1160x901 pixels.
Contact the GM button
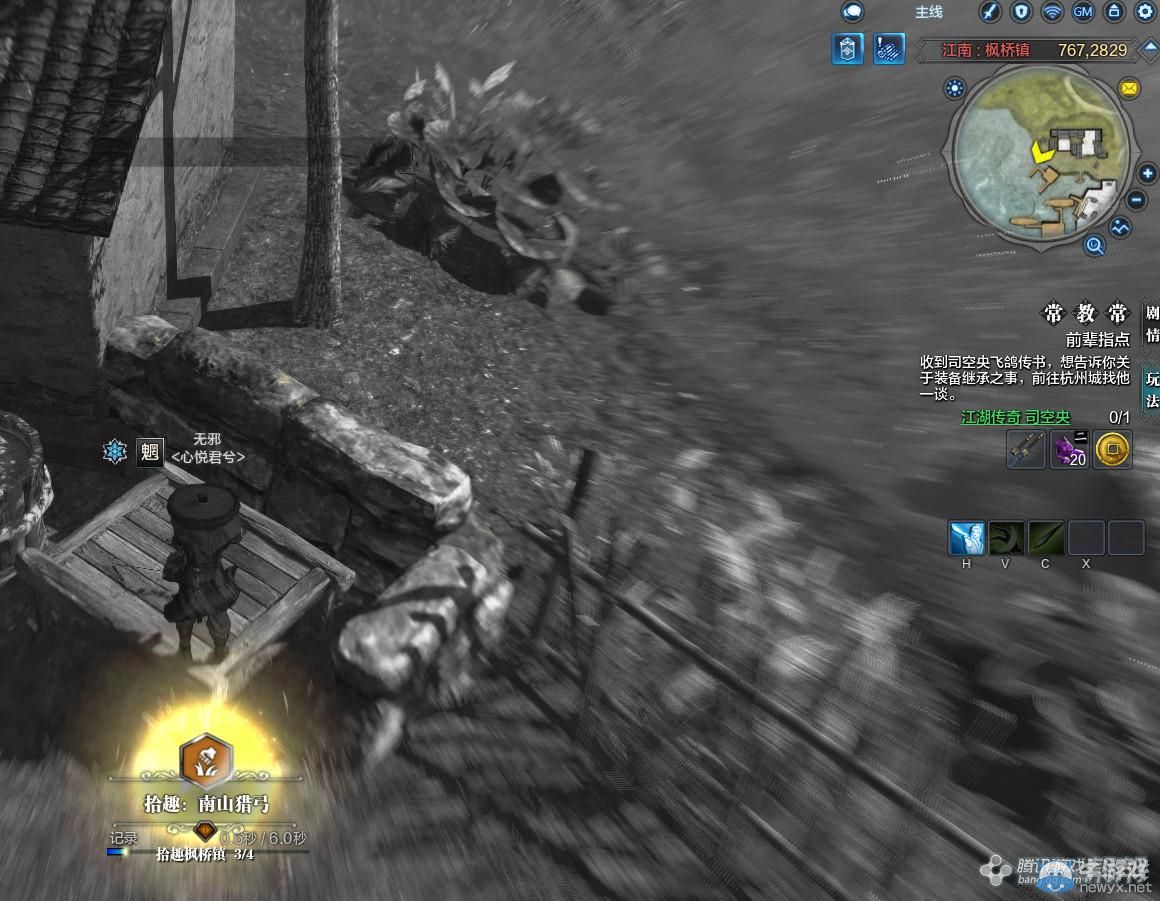[x=1082, y=12]
